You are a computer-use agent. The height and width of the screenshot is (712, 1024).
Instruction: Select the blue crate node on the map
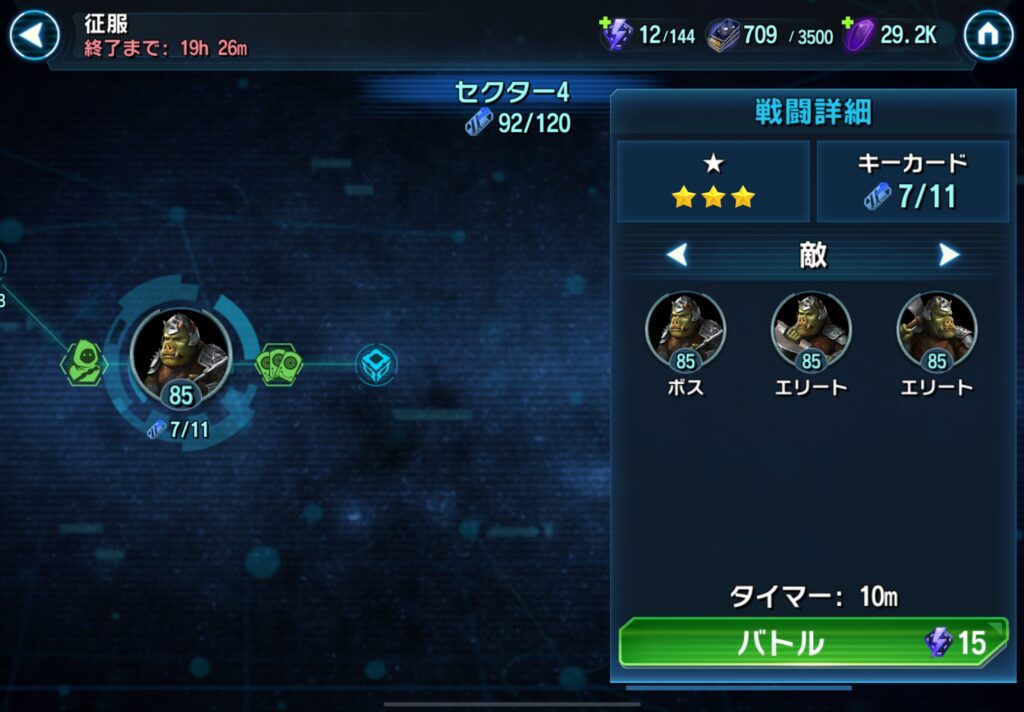377,364
